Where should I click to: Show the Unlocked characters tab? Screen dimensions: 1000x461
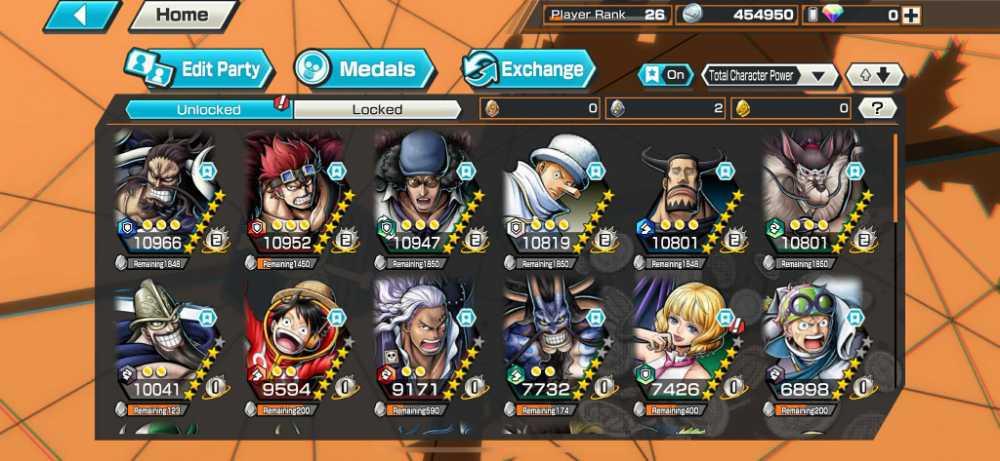[208, 109]
